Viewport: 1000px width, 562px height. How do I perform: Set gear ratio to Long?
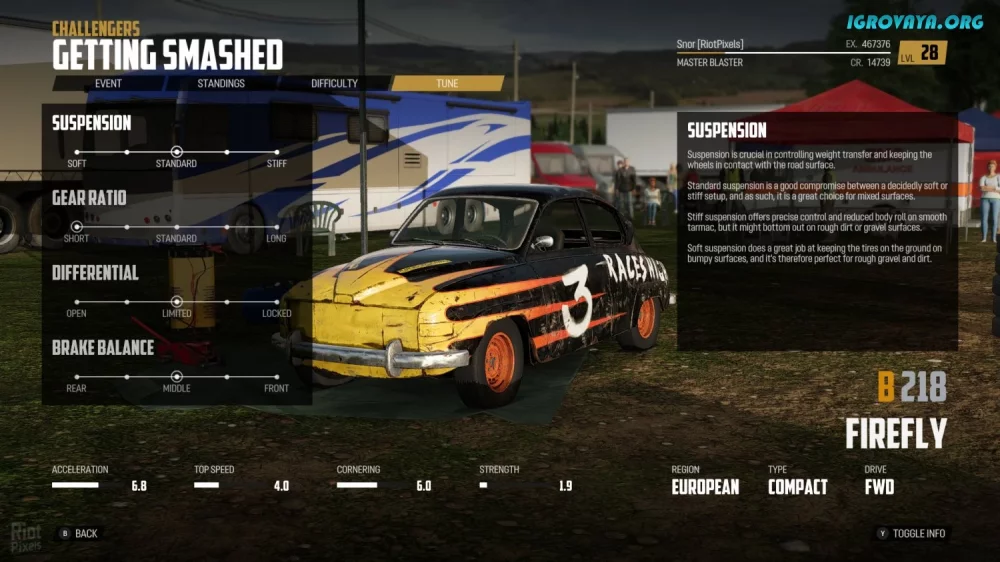pos(276,227)
